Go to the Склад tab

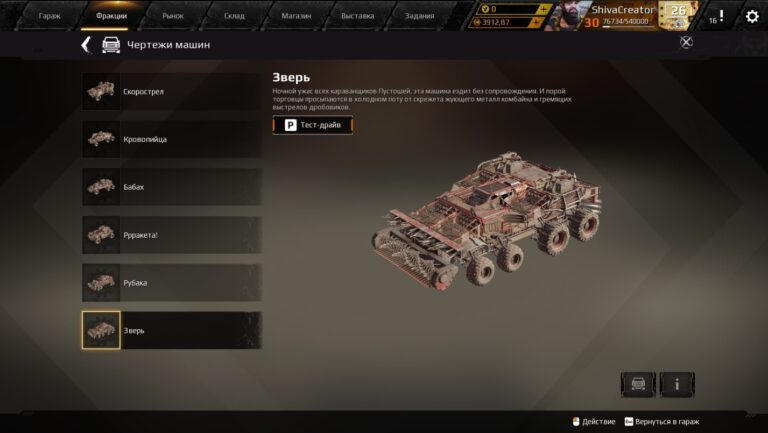[233, 17]
